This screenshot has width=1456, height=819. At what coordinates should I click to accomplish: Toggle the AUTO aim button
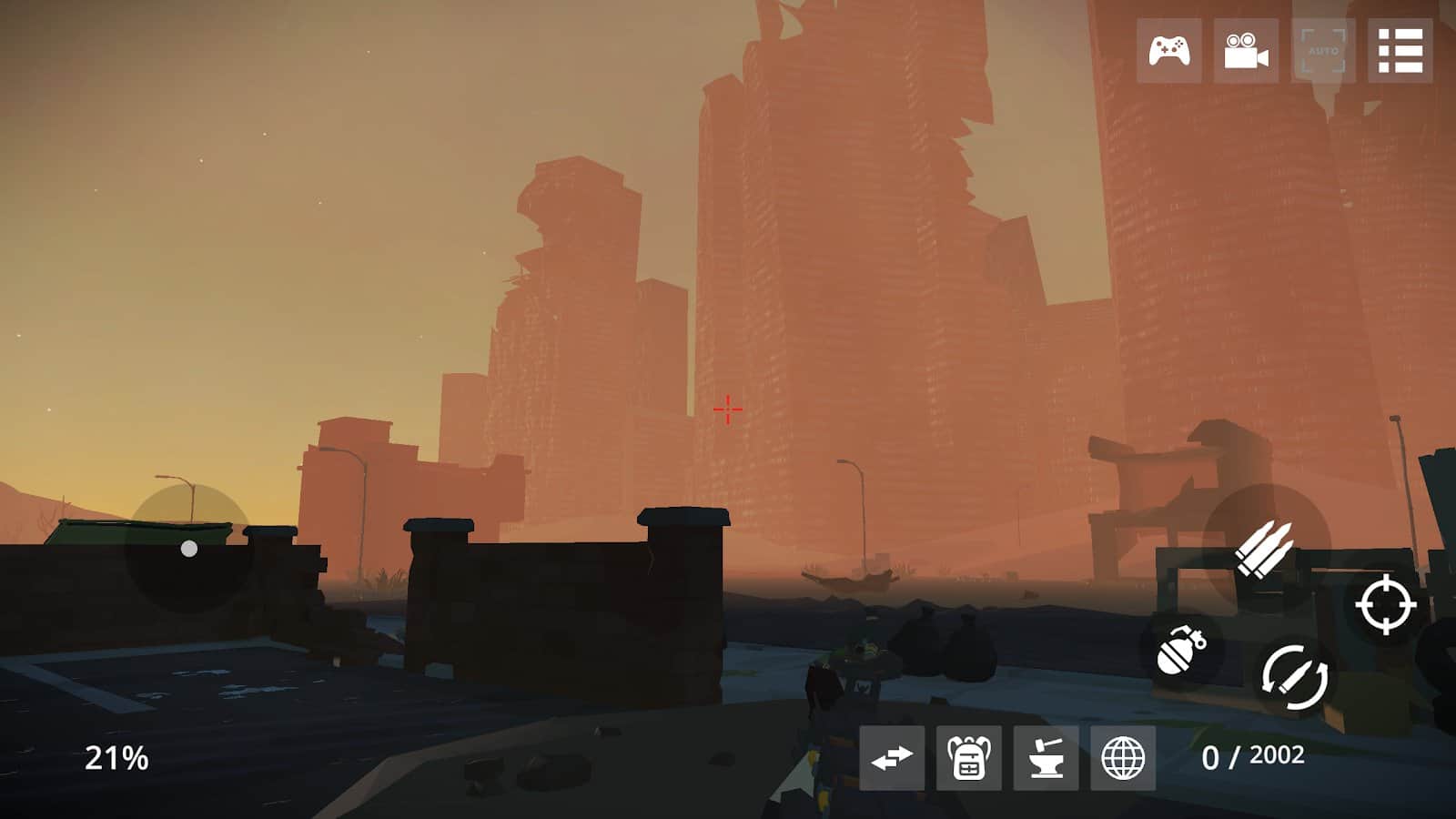(1323, 51)
